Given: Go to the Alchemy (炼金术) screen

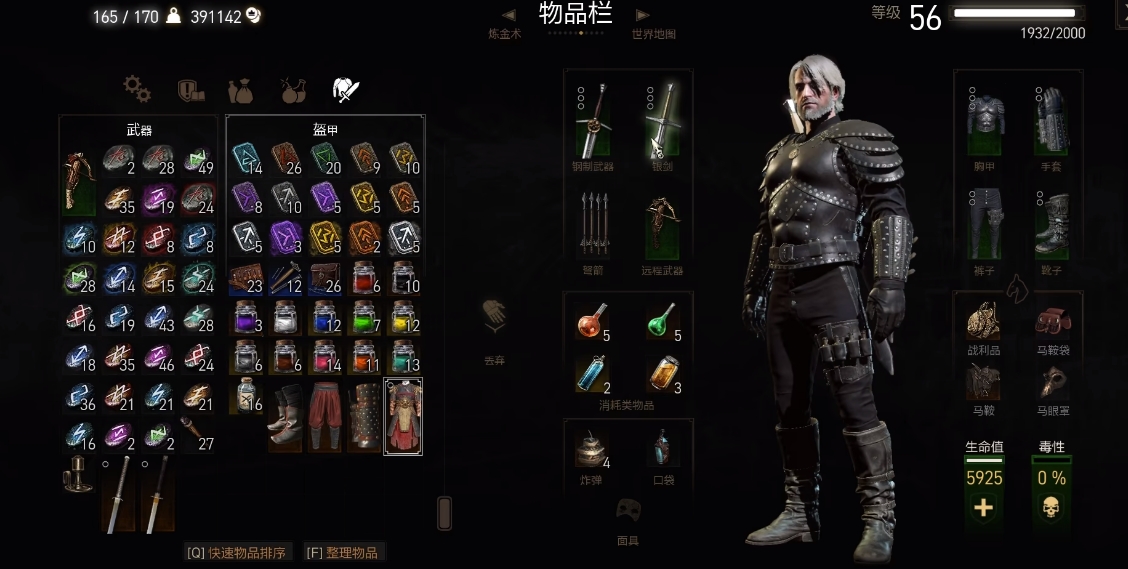Looking at the screenshot, I should [x=505, y=33].
